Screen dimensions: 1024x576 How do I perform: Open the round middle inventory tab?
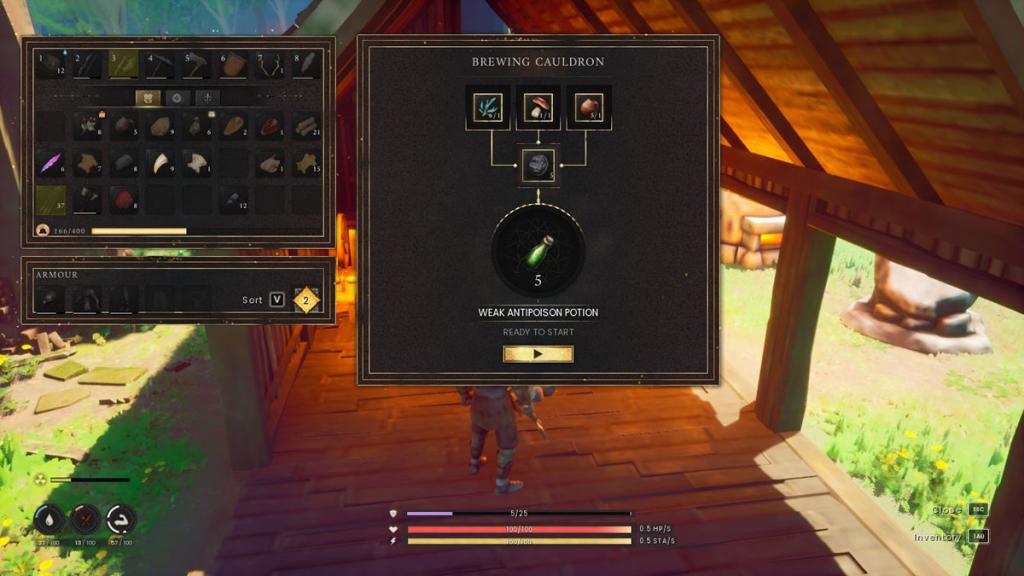tap(178, 98)
